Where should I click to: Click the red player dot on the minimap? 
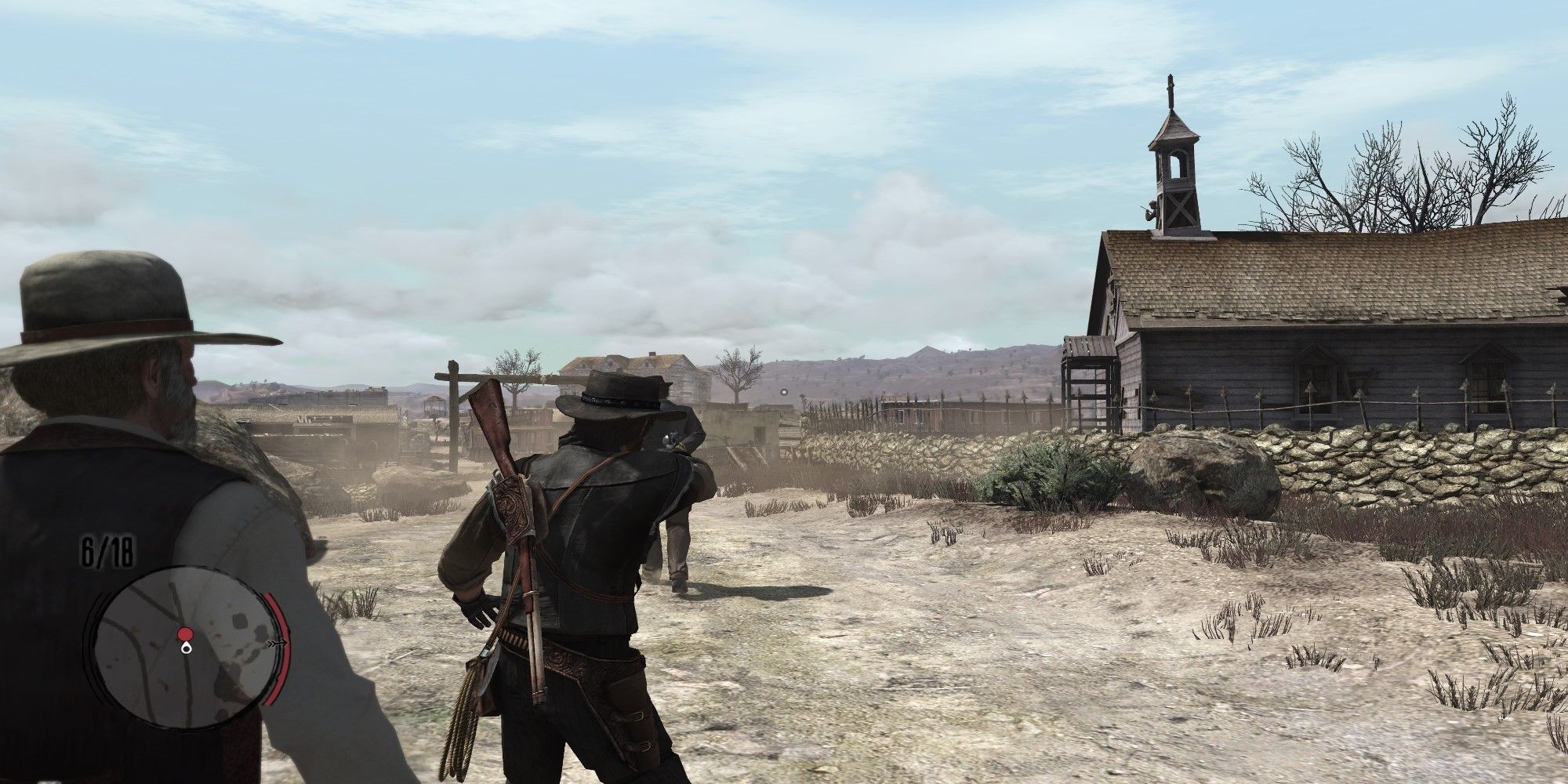(186, 633)
